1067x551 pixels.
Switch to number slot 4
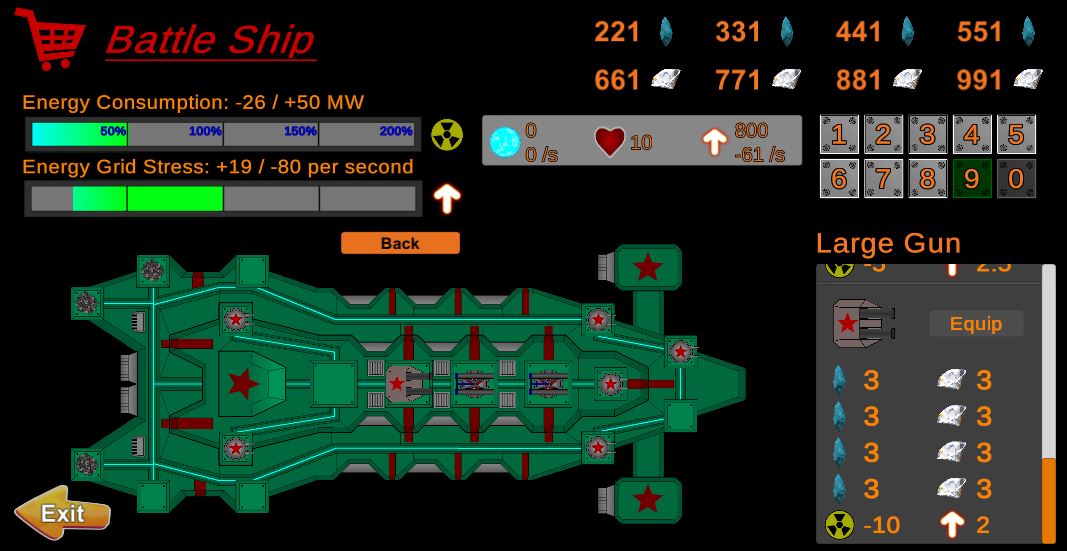coord(971,135)
